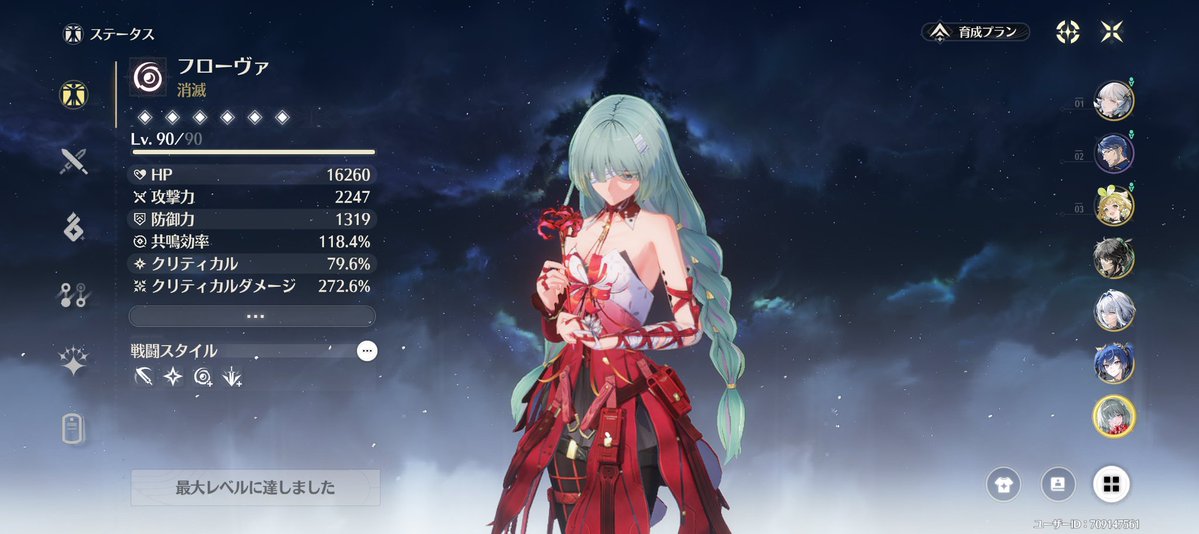Expand the full stats list with the ellipsis bar

252,316
